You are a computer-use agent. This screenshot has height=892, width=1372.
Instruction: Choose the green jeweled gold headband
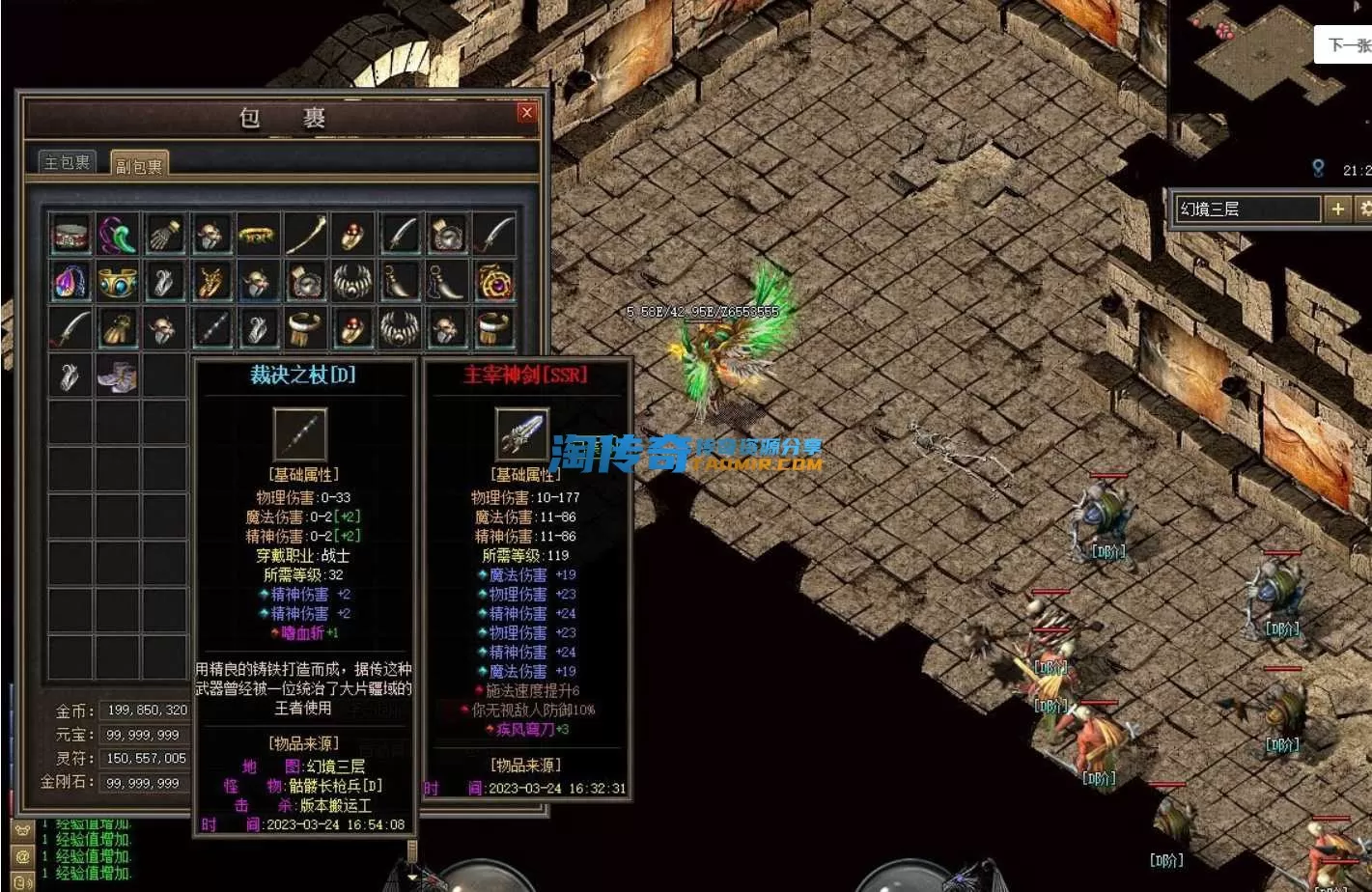258,235
